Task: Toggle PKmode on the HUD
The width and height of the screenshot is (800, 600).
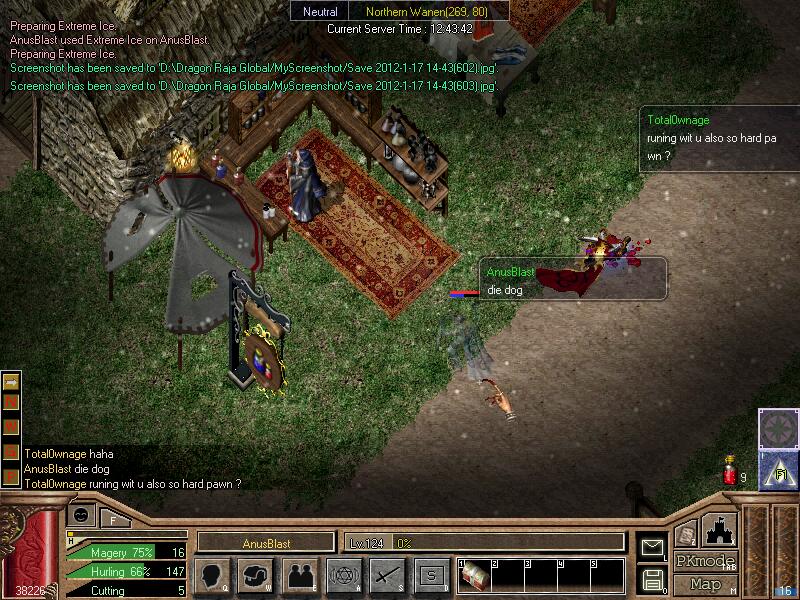Action: 704,561
